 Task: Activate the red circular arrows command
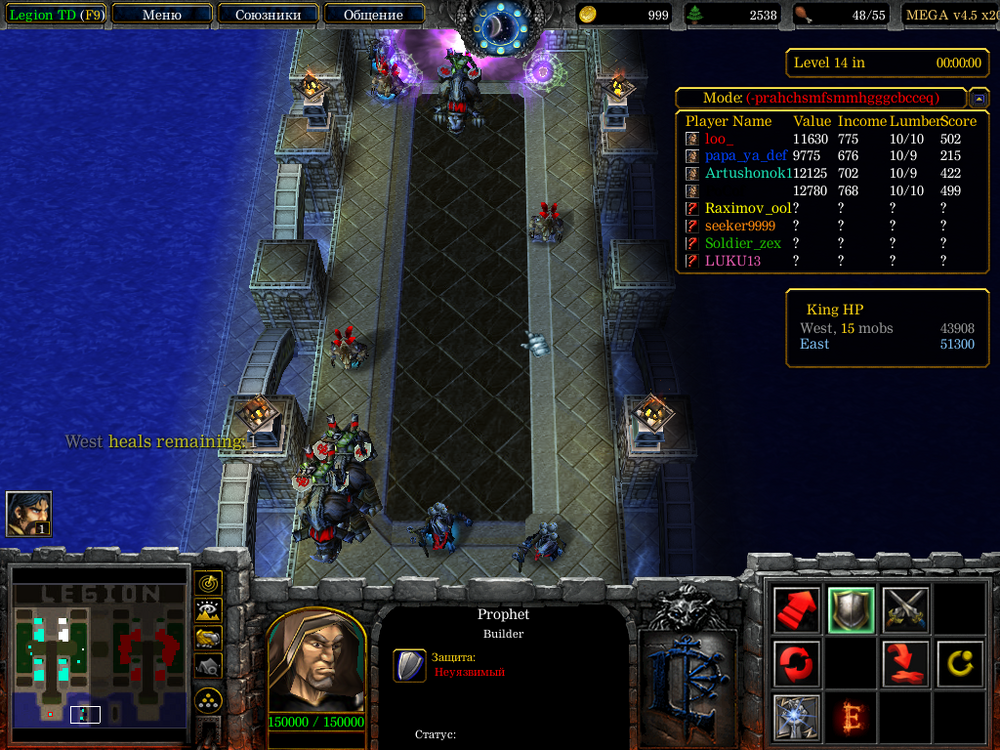click(x=797, y=663)
